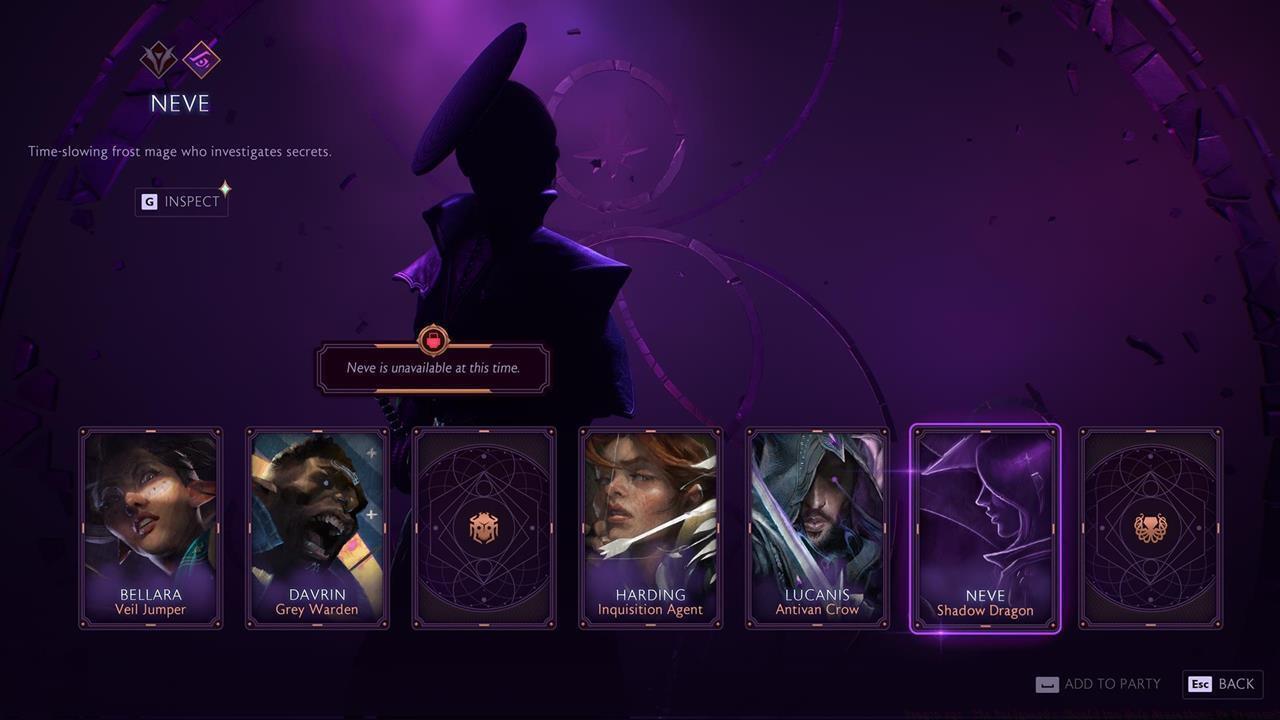Click the G key icon beside Inspect
The image size is (1280, 720).
coord(148,201)
